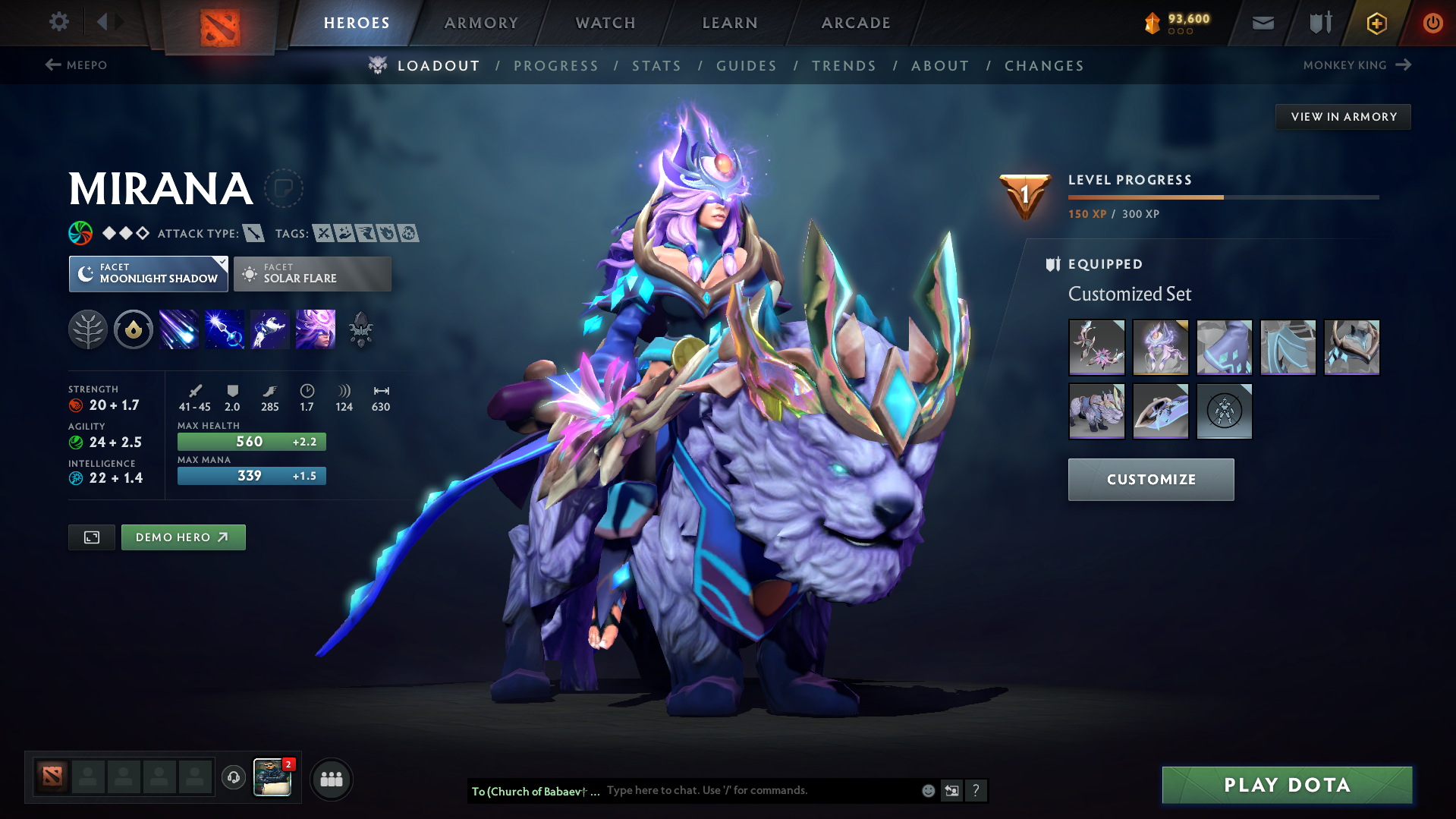The width and height of the screenshot is (1456, 819).
Task: Switch to the Solar Flare facet
Action: pos(312,273)
